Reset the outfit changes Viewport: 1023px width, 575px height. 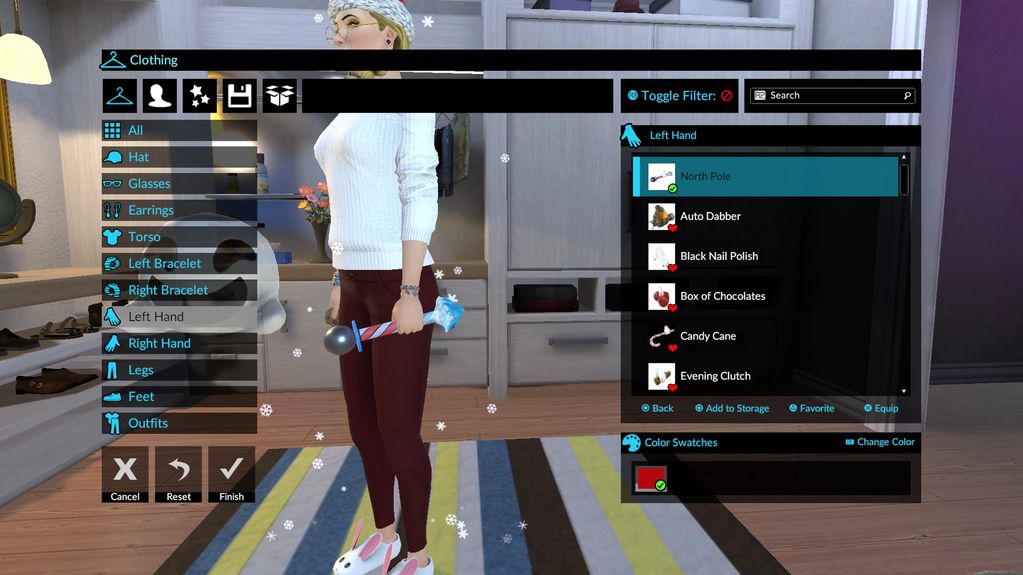click(179, 474)
